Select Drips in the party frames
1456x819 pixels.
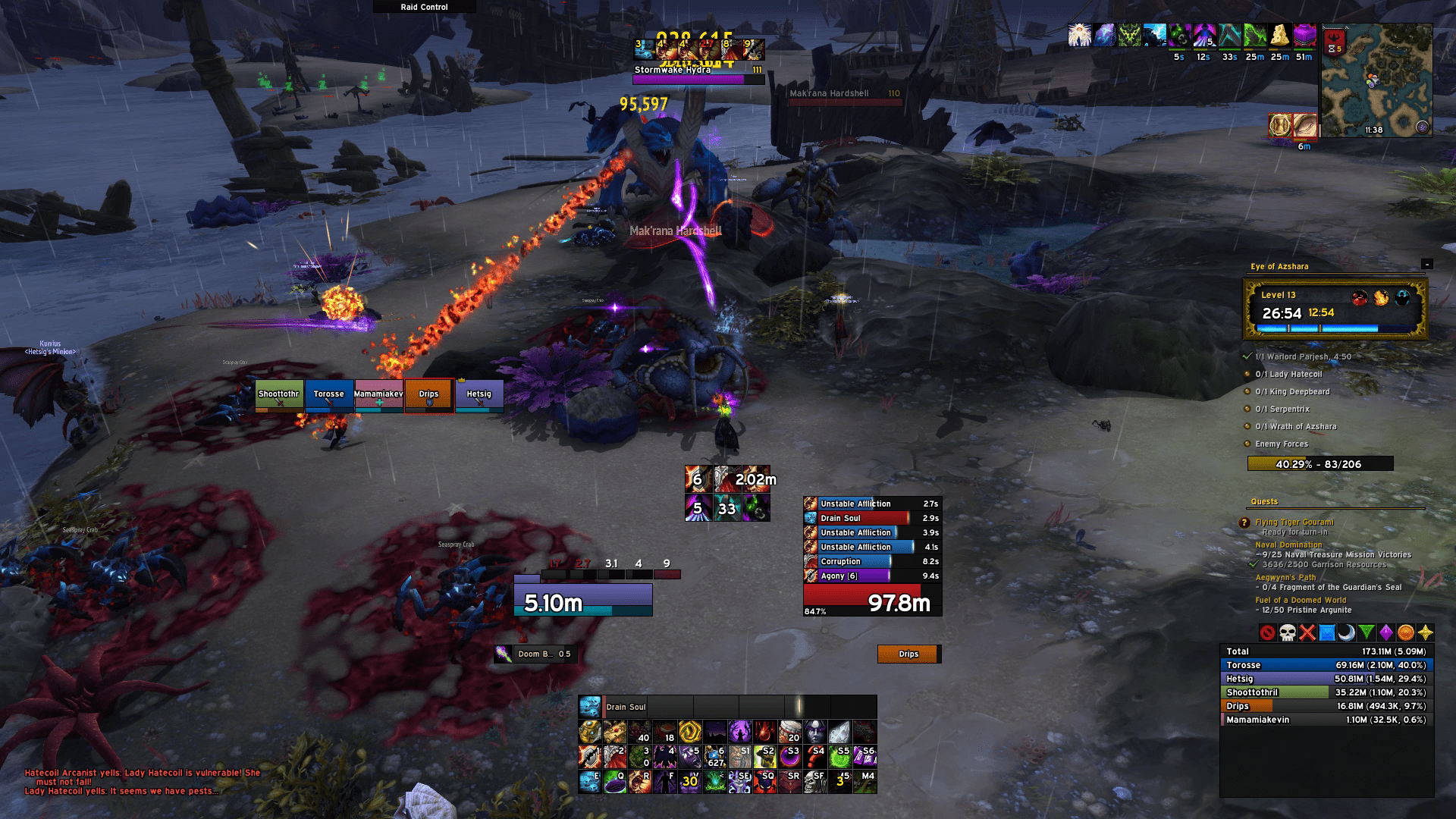429,394
